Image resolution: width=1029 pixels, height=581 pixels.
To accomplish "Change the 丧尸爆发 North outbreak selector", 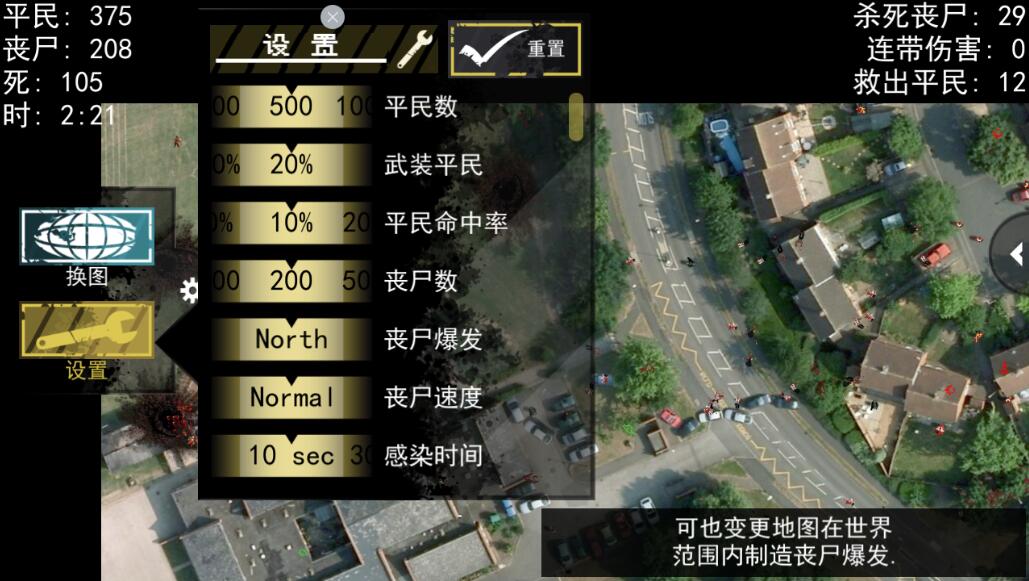I will (291, 339).
